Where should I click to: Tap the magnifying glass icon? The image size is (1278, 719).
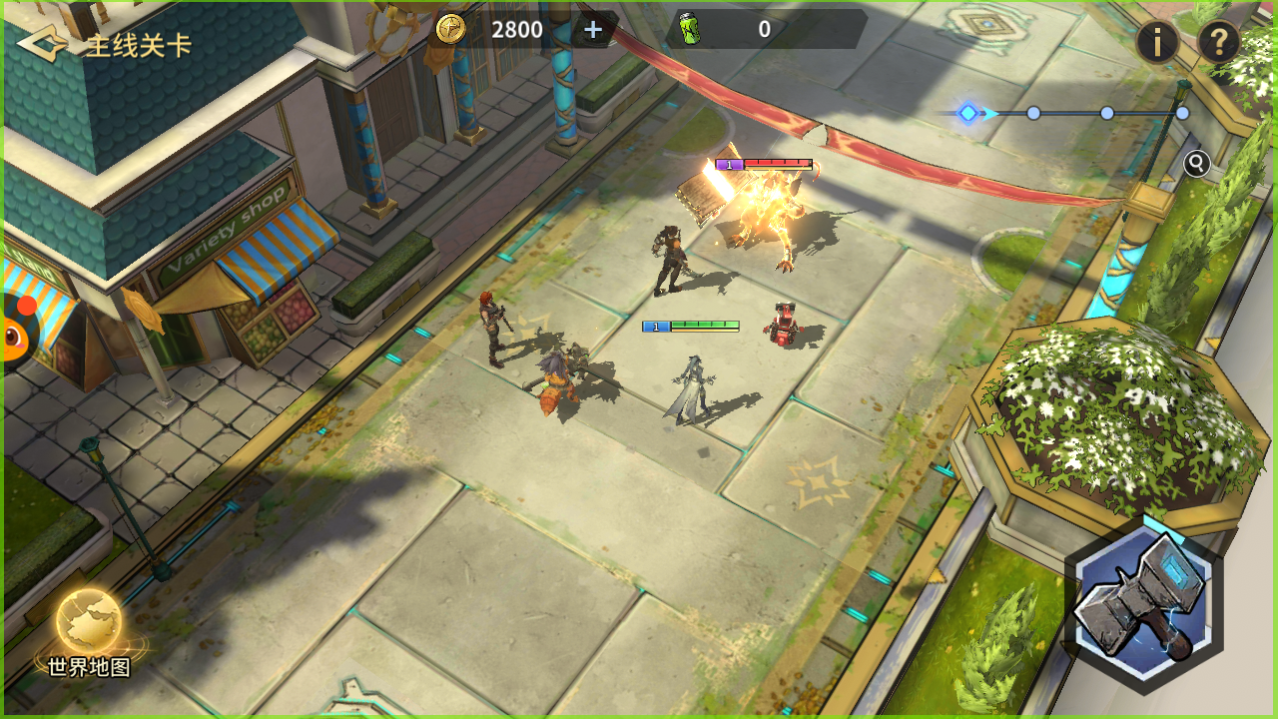click(1196, 163)
